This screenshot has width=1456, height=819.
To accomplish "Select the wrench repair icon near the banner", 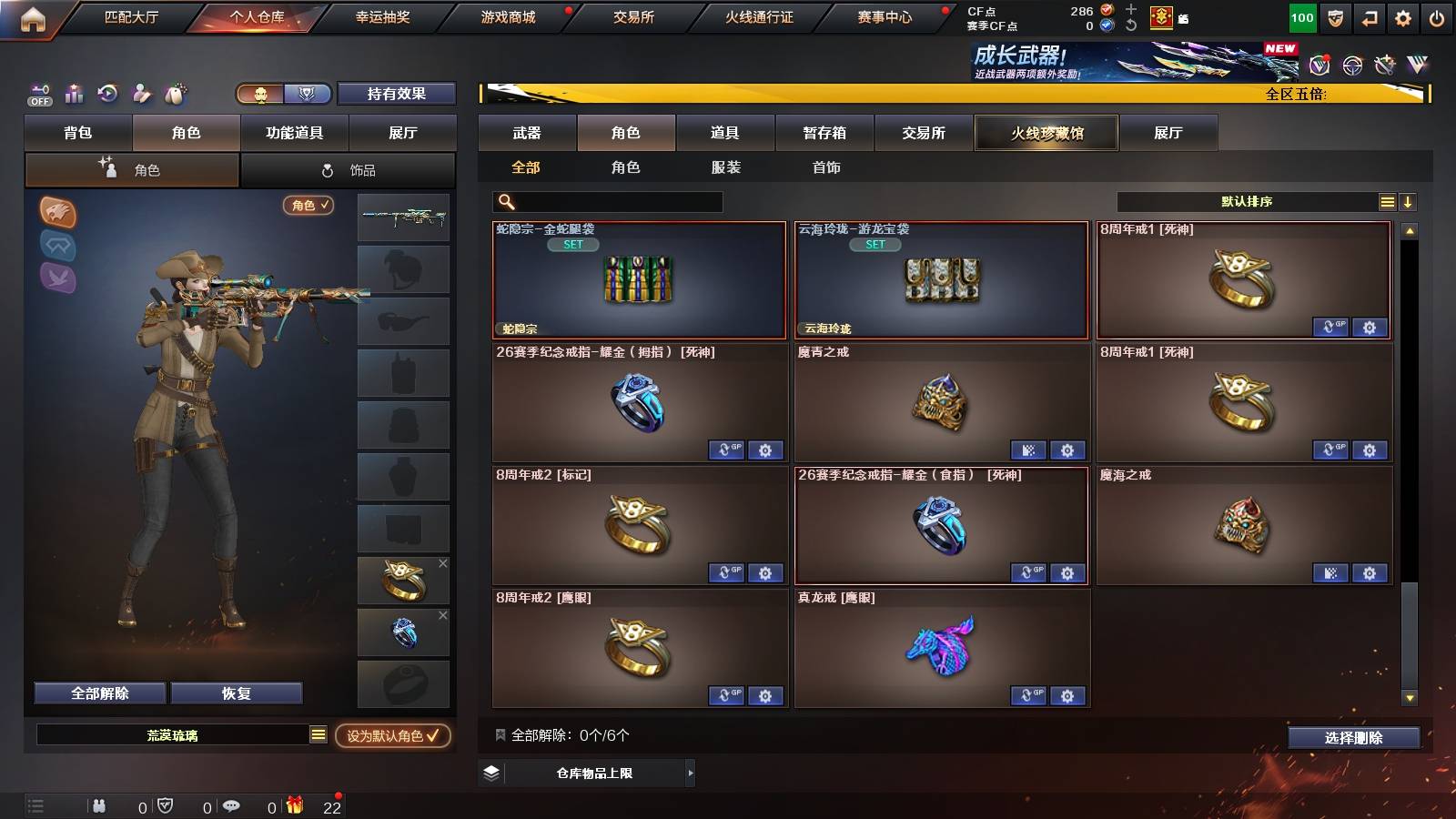I will tap(1386, 66).
